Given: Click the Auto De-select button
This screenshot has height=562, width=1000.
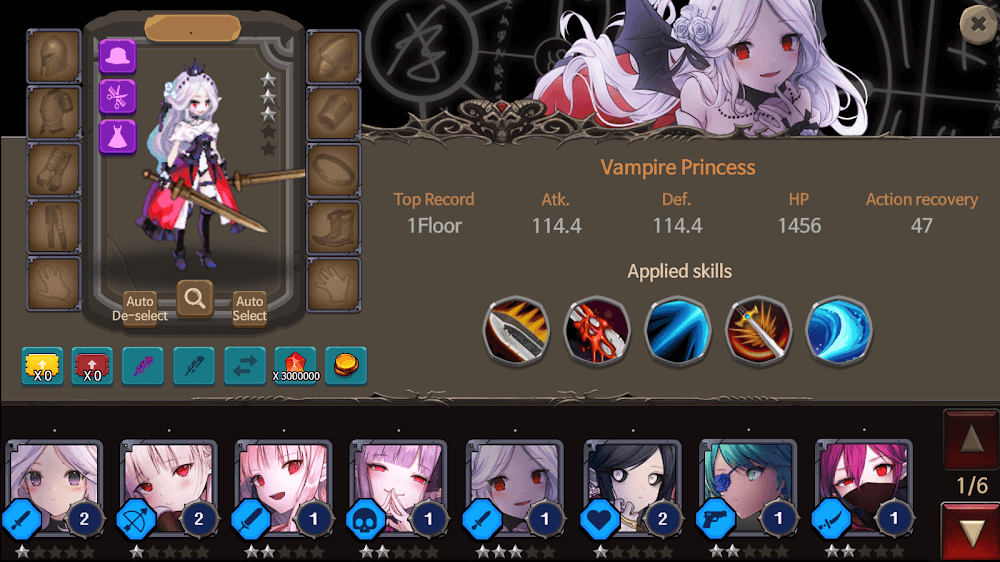Looking at the screenshot, I should [140, 307].
